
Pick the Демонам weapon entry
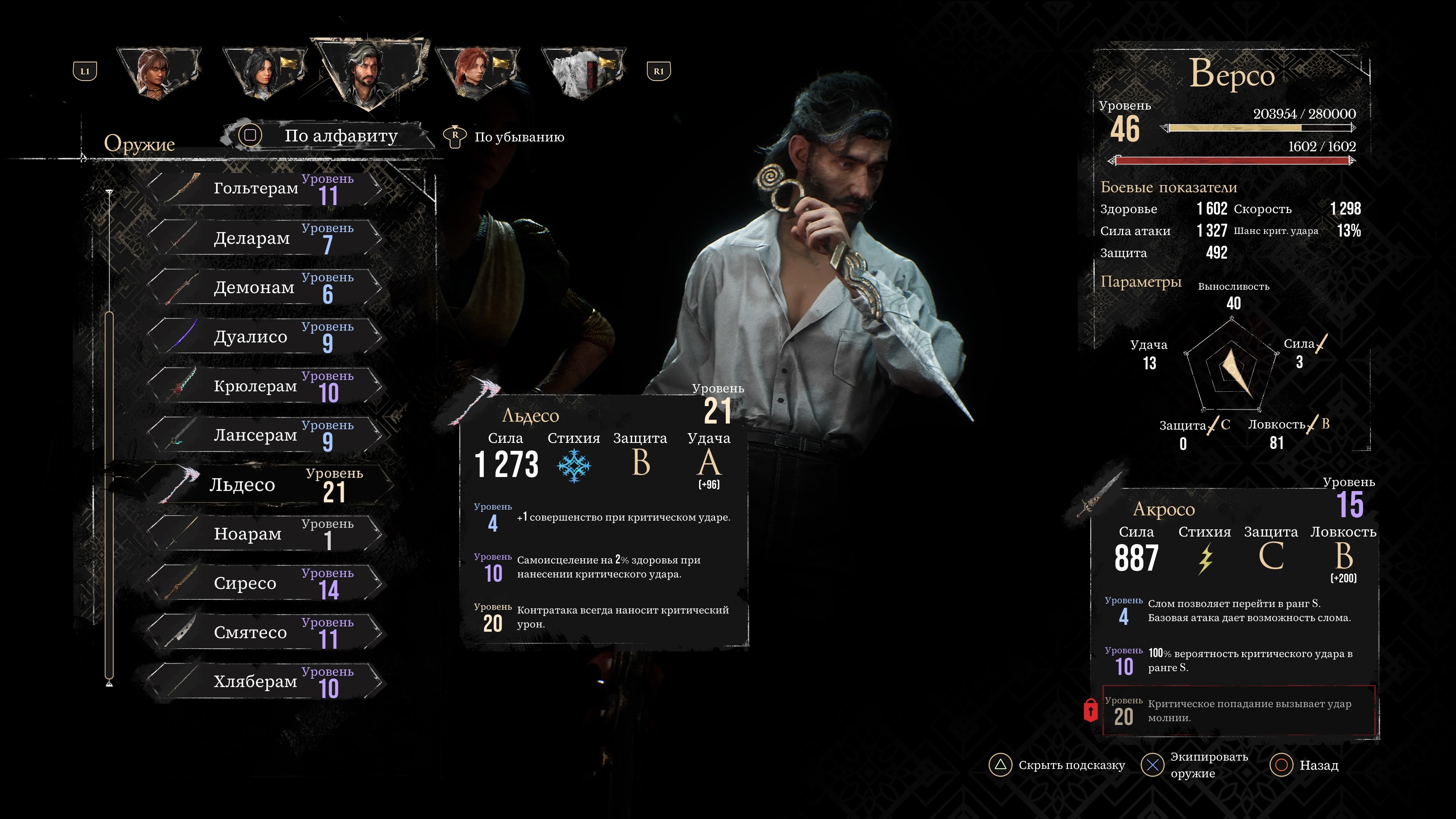pyautogui.click(x=265, y=287)
